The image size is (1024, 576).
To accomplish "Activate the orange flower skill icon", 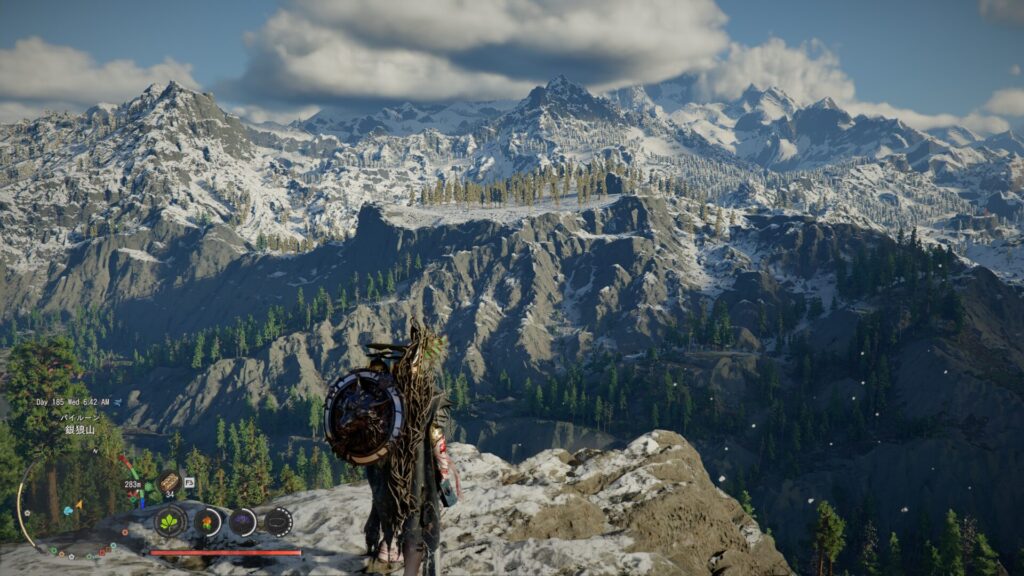I will pos(207,521).
